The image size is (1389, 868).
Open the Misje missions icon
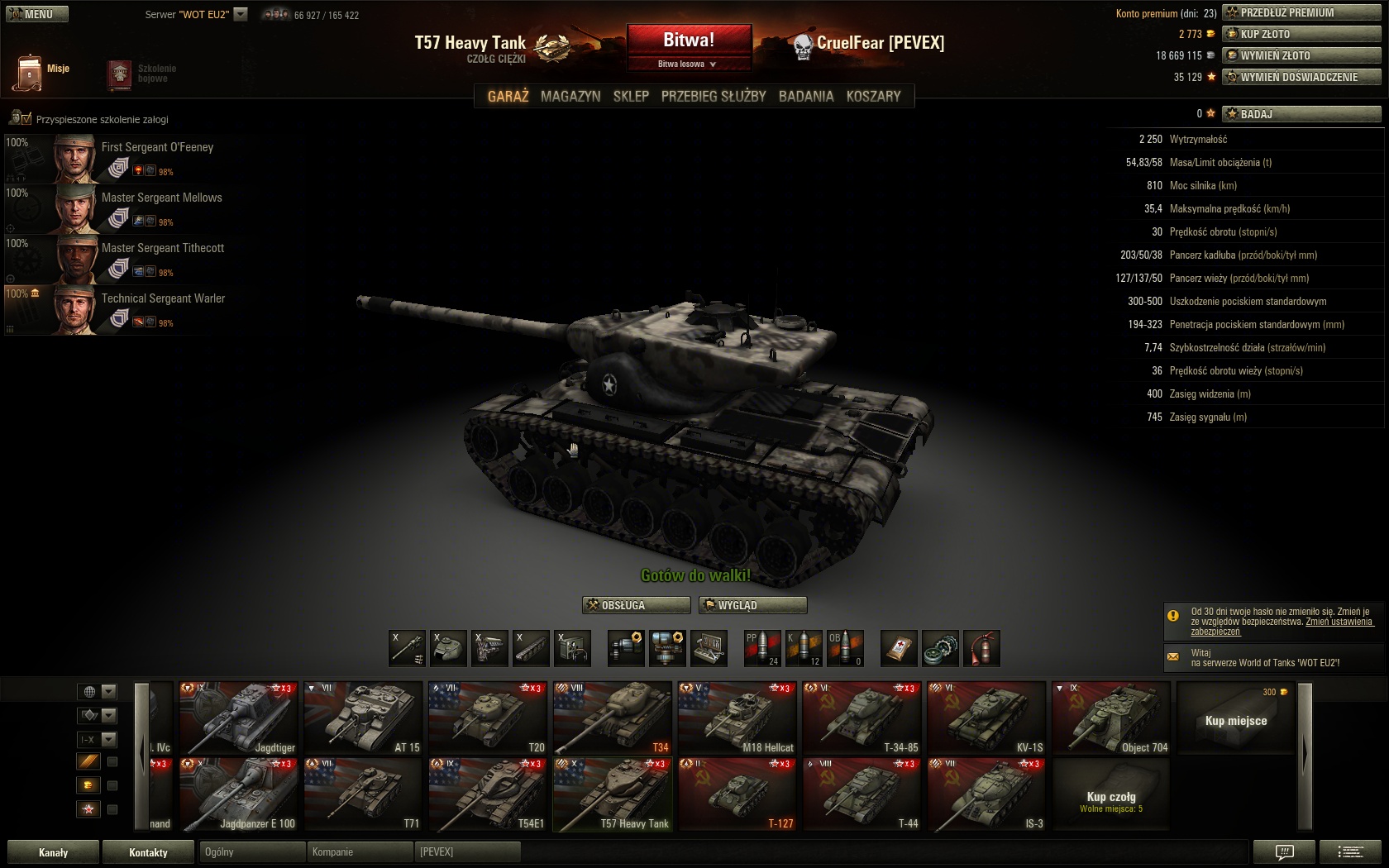[x=30, y=73]
